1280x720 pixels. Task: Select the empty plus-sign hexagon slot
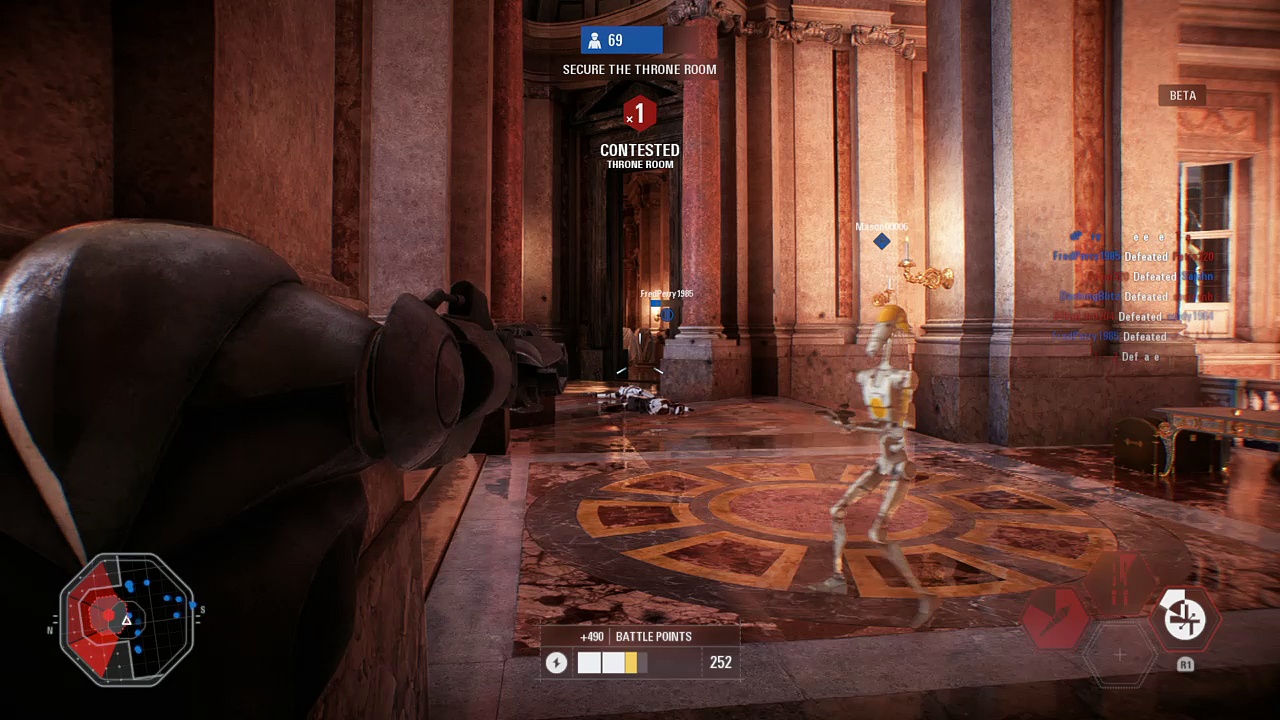point(1120,655)
